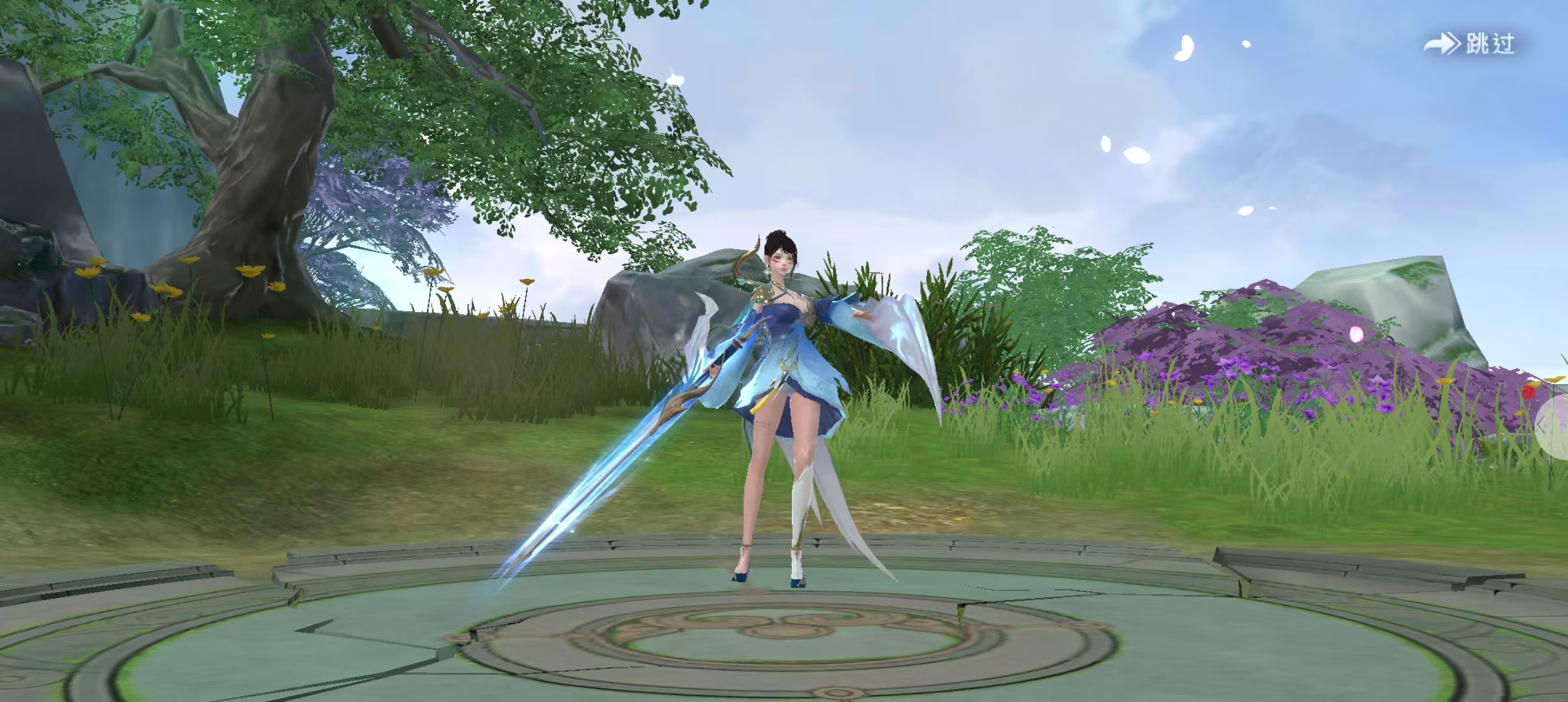1568x702 pixels.
Task: Skip the cutscene with the 跳过 button
Action: click(1470, 44)
